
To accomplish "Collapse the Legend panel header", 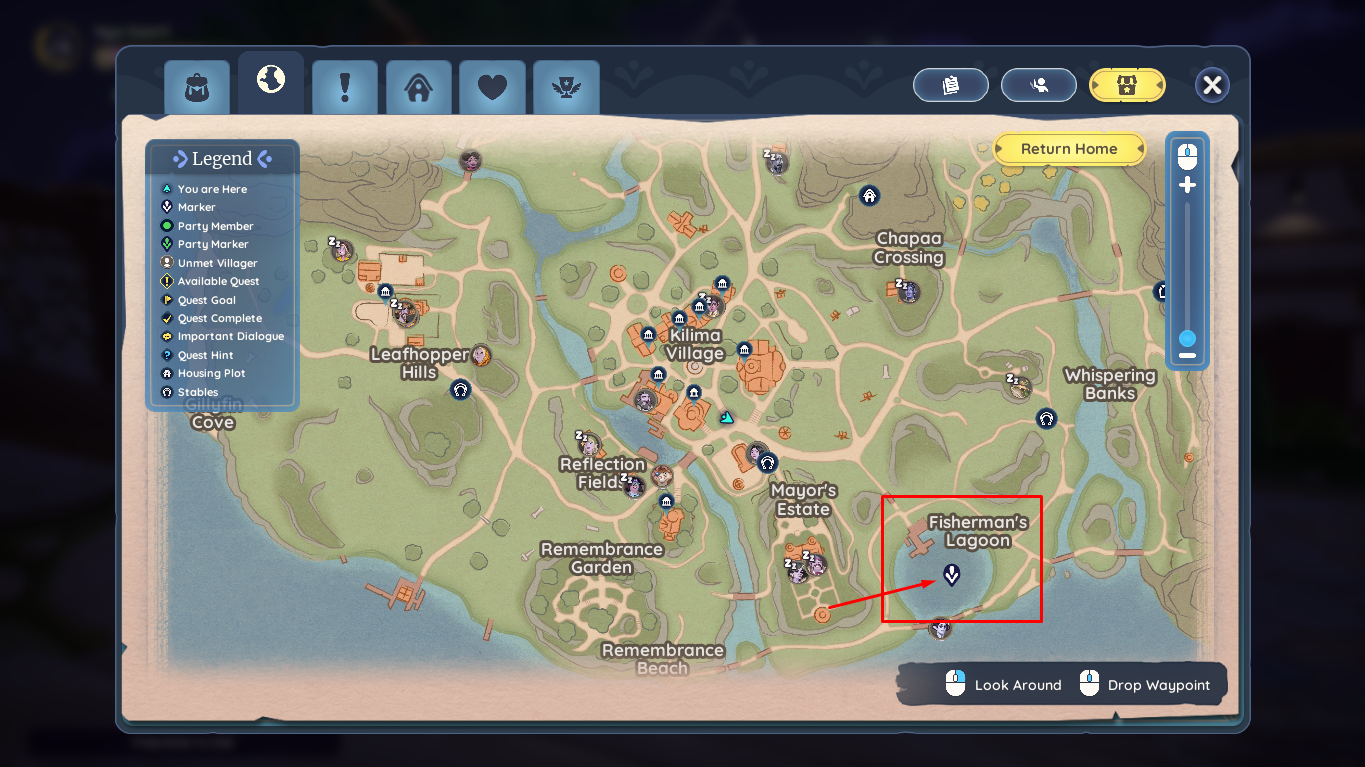I will 222,157.
